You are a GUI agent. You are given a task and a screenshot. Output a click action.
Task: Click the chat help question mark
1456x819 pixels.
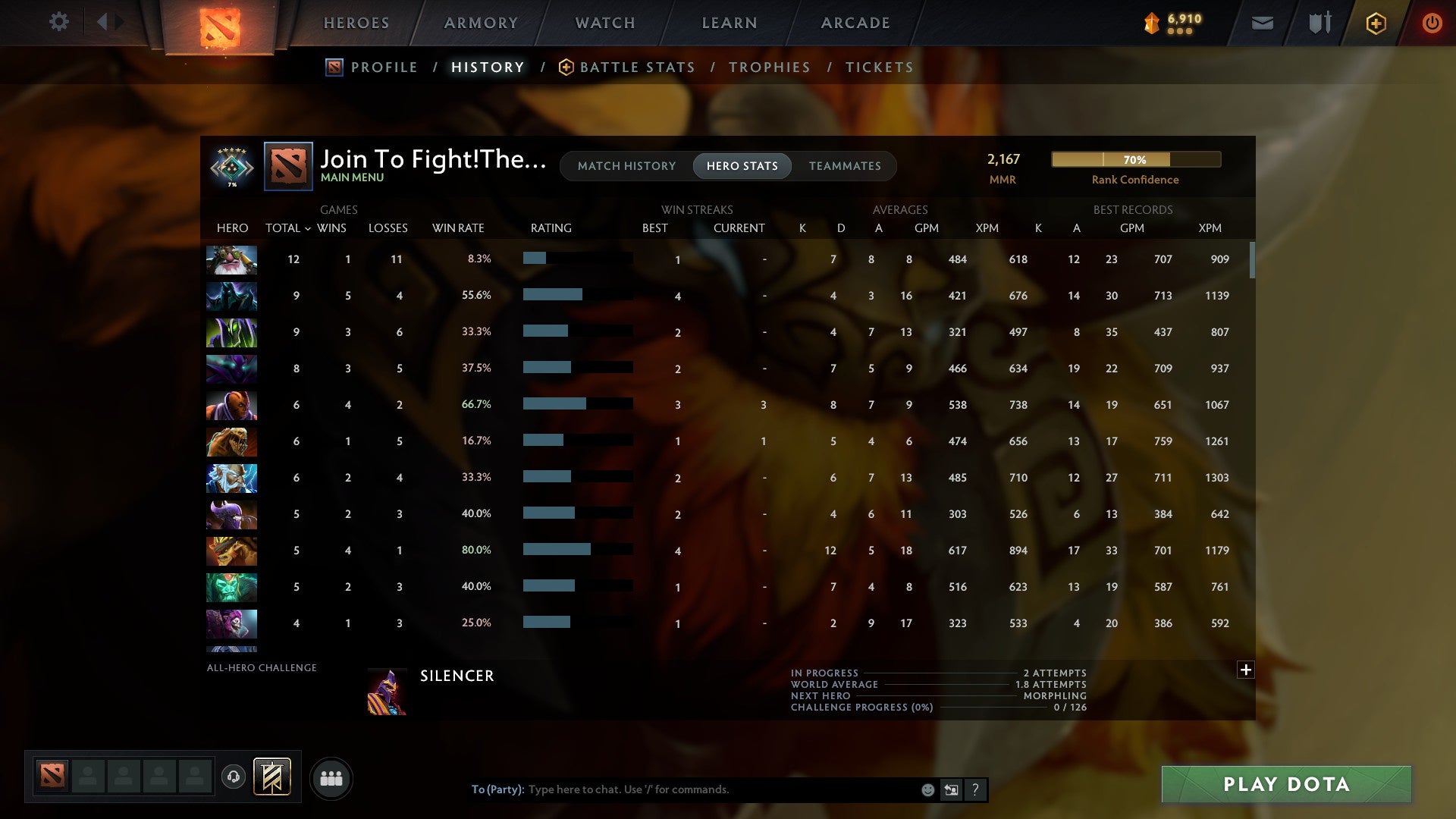coord(975,789)
